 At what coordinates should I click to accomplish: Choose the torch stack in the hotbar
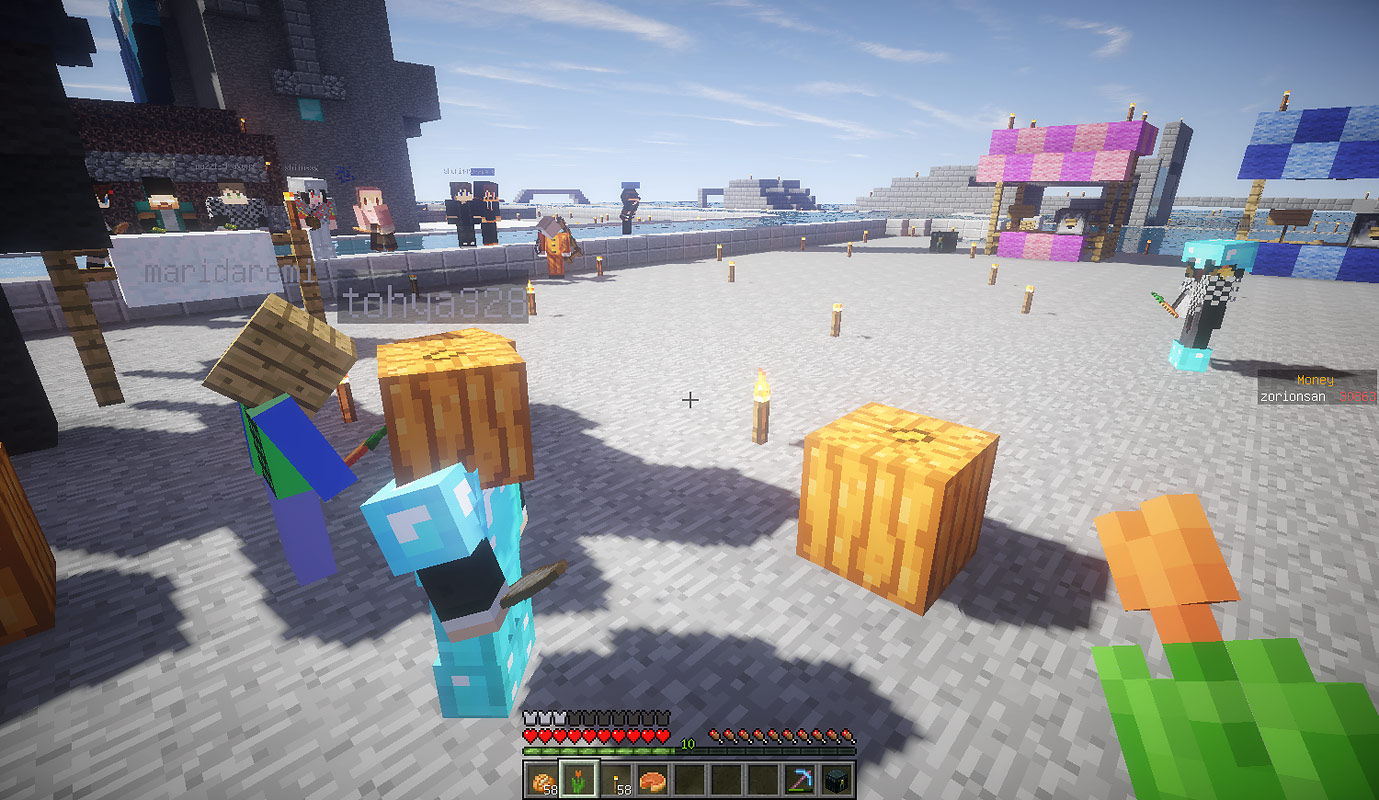pos(617,780)
